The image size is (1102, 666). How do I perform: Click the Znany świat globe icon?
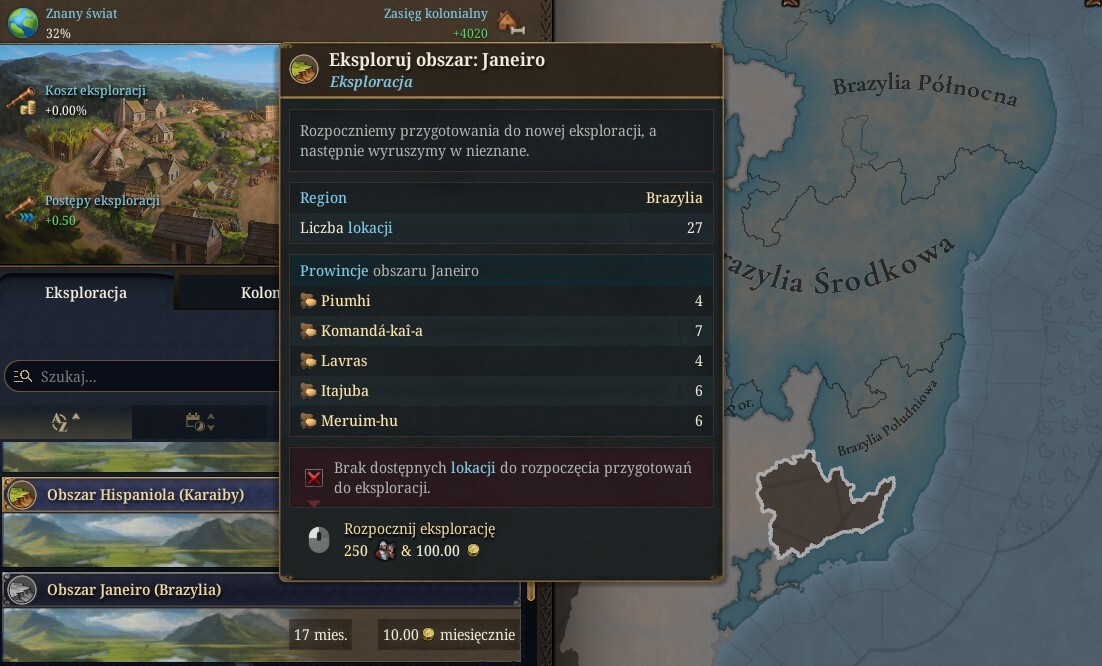22,21
